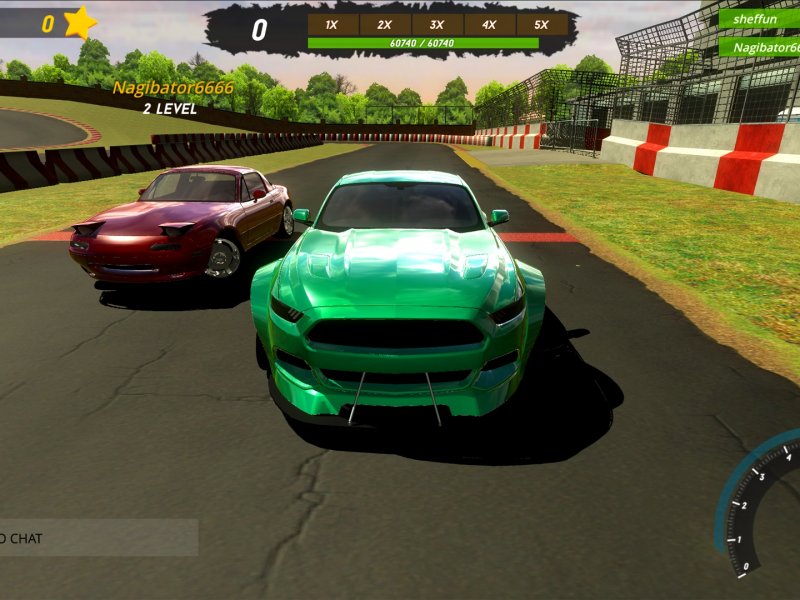Select player sheffun in the player list
Viewport: 800px width, 600px height.
click(759, 19)
